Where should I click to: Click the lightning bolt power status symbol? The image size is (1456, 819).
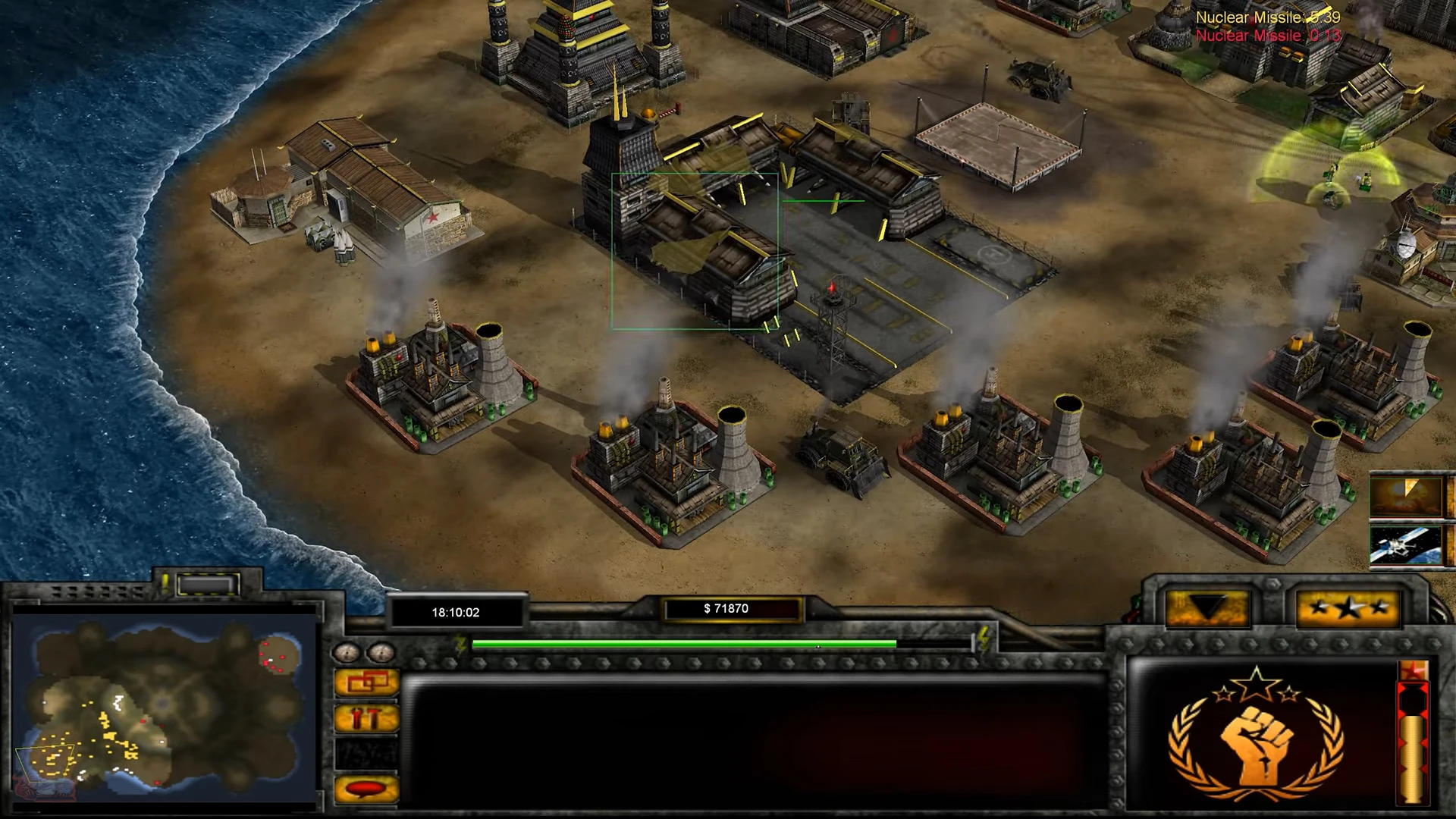pos(458,642)
